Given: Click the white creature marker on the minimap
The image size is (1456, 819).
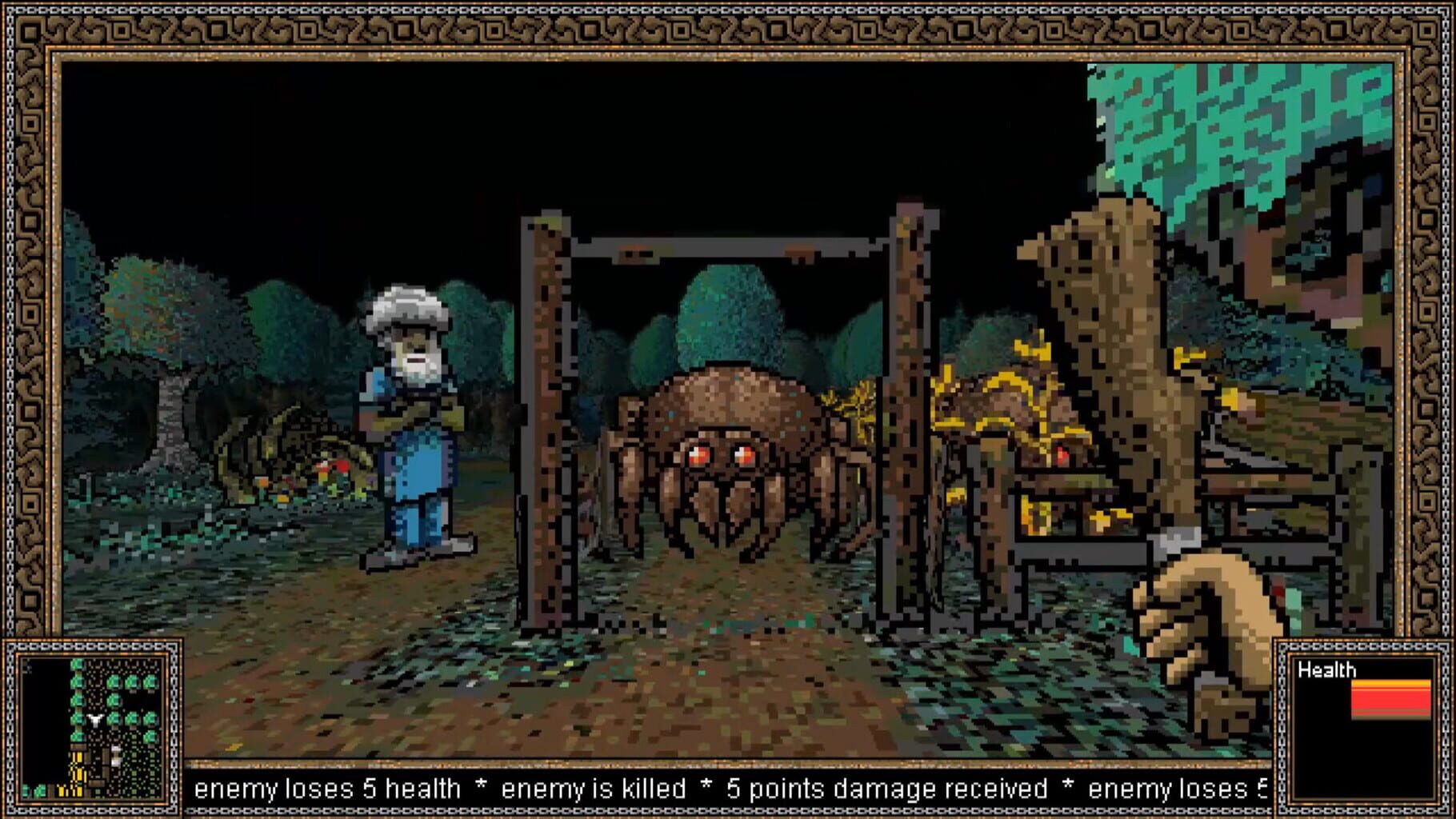Looking at the screenshot, I should coord(116,754).
